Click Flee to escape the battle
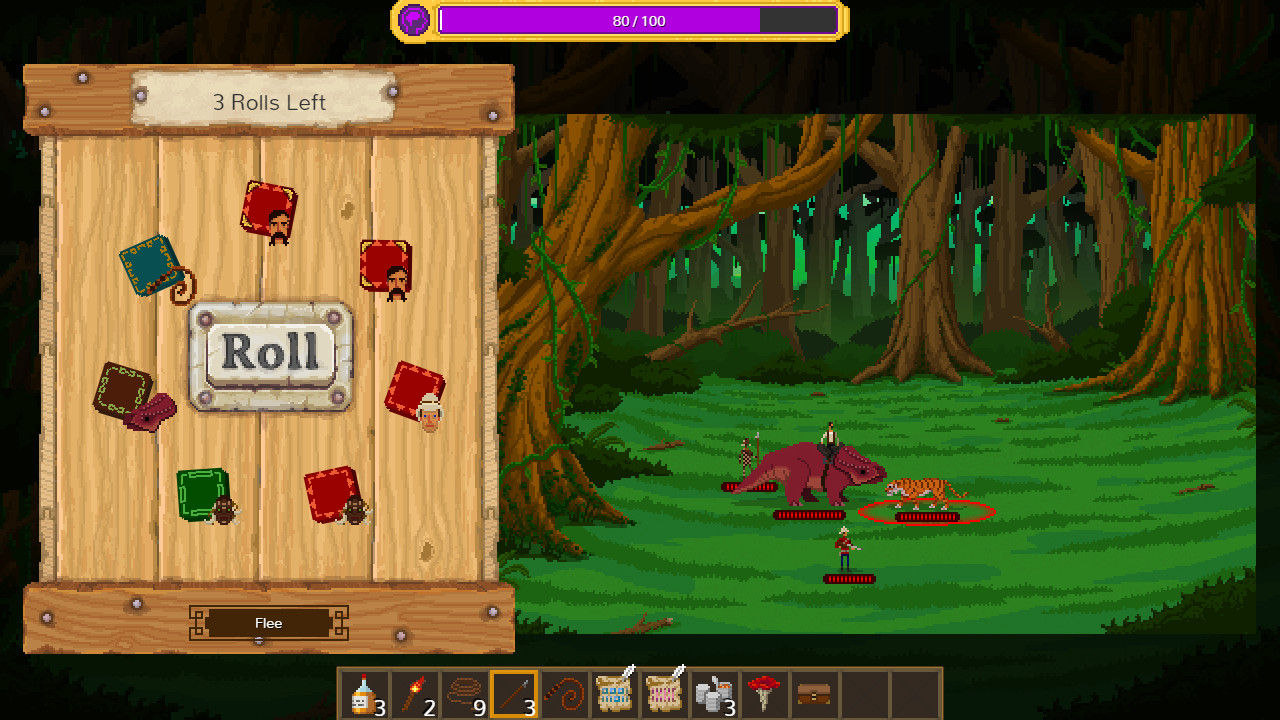This screenshot has width=1280, height=720. click(268, 623)
